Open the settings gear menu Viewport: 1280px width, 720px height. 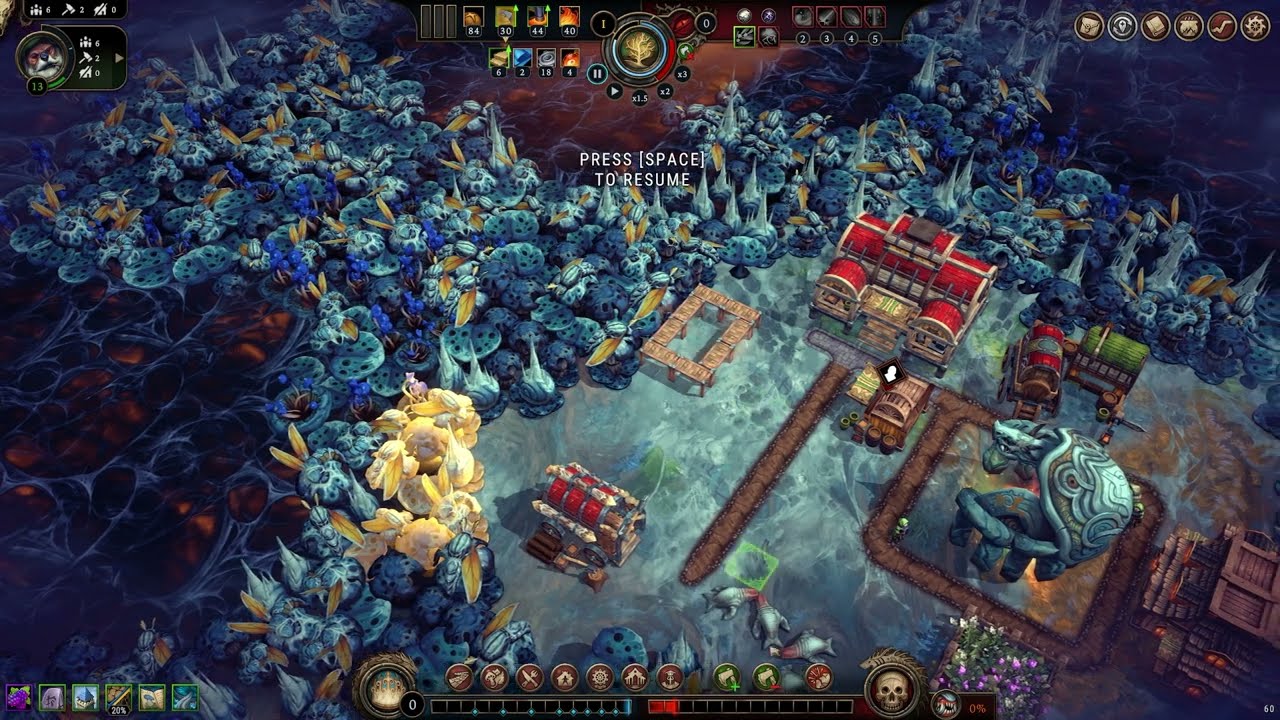[1255, 27]
